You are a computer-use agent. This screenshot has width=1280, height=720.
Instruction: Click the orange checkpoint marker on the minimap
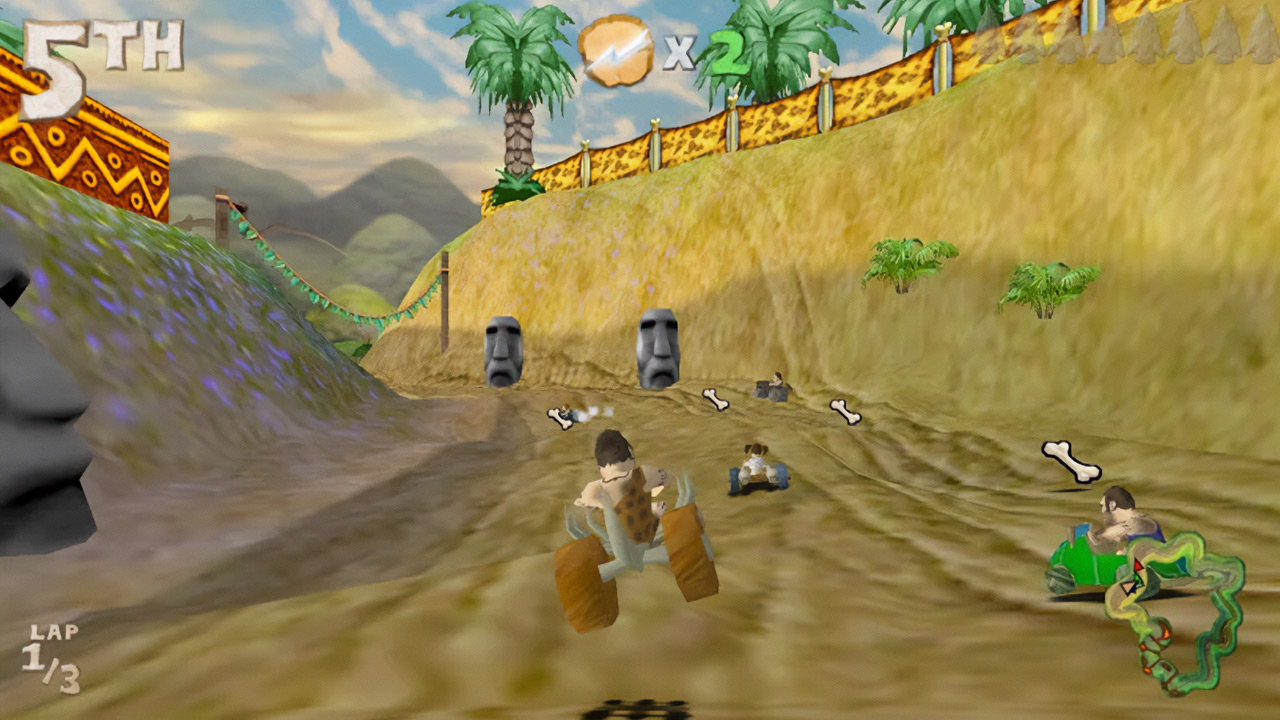click(x=1167, y=634)
